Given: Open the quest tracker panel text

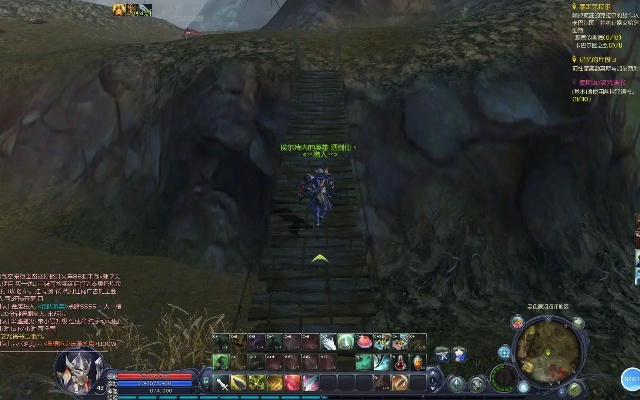Looking at the screenshot, I should pos(603,52).
